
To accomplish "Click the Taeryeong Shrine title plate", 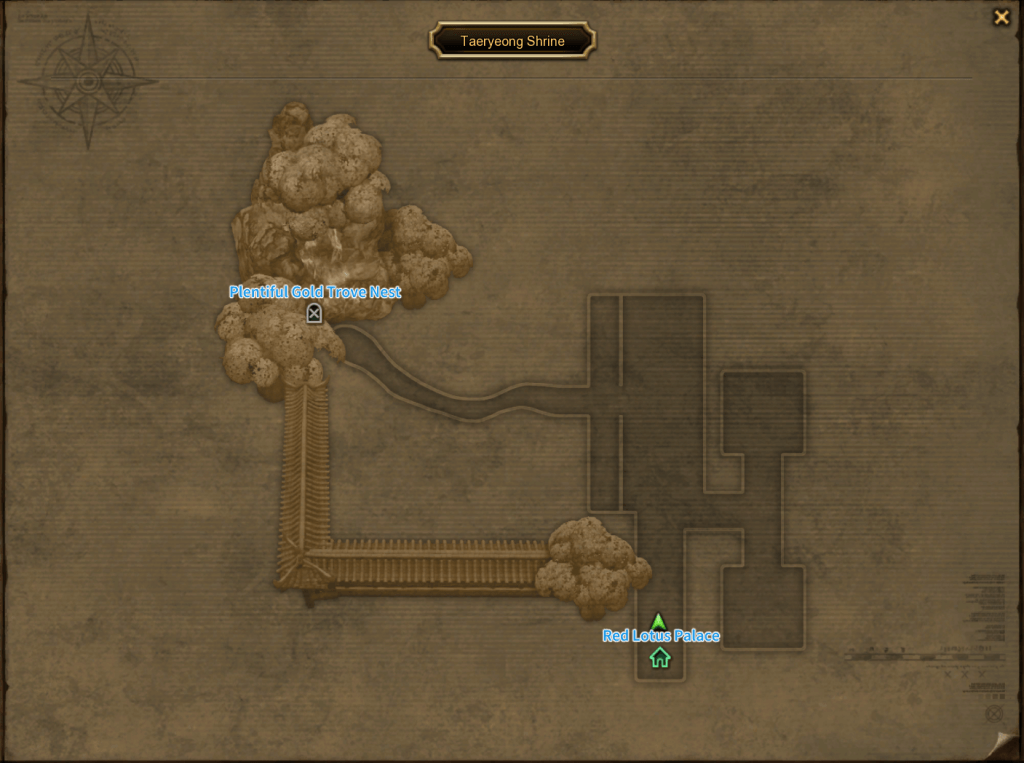I will tap(512, 41).
